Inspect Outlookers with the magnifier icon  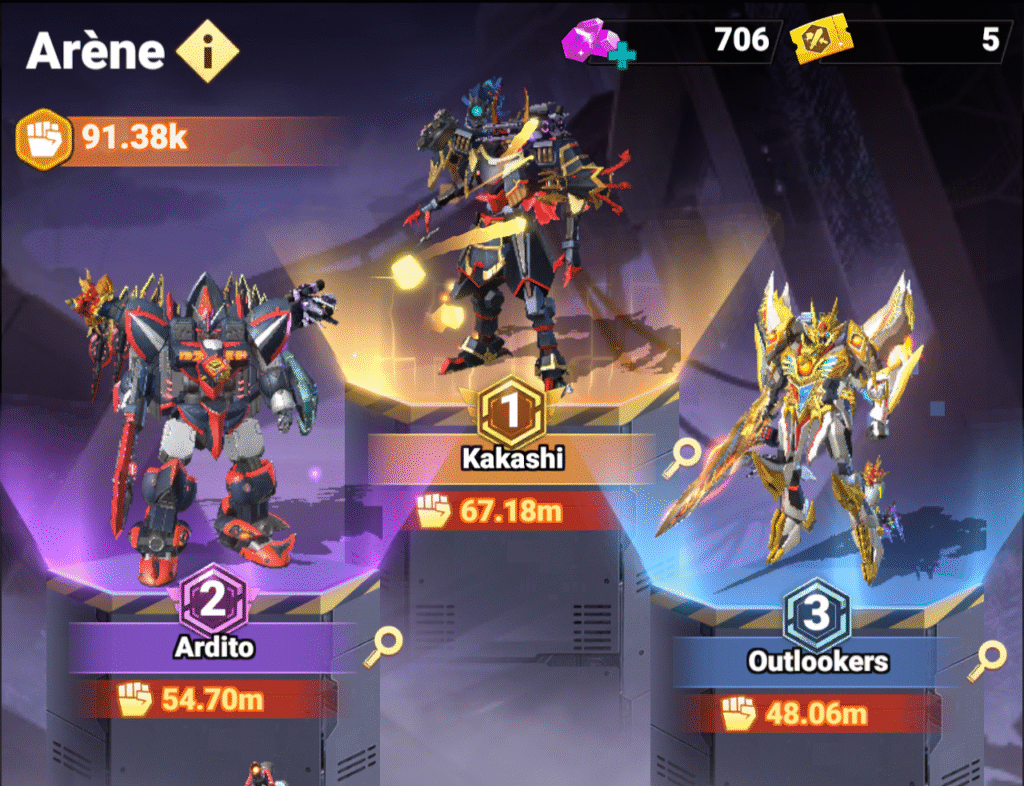point(989,657)
